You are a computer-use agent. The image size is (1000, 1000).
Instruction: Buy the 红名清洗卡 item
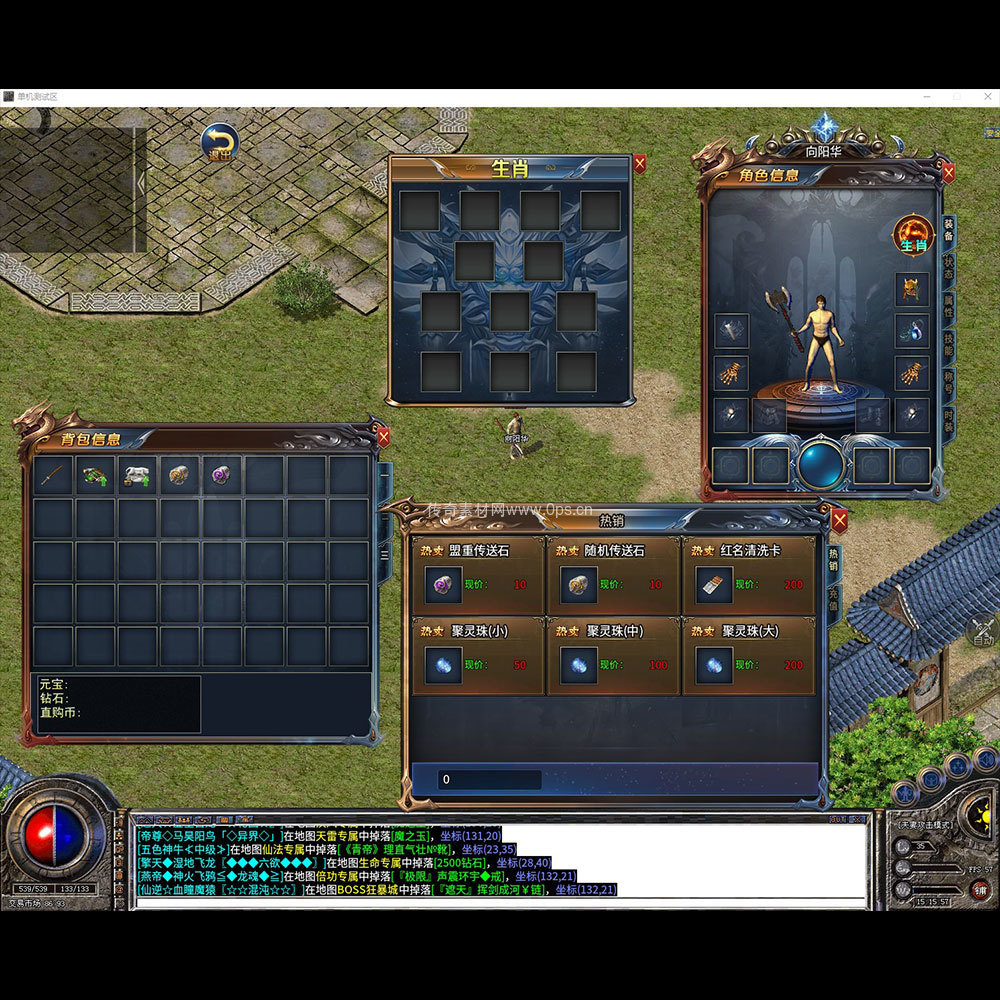pyautogui.click(x=714, y=585)
